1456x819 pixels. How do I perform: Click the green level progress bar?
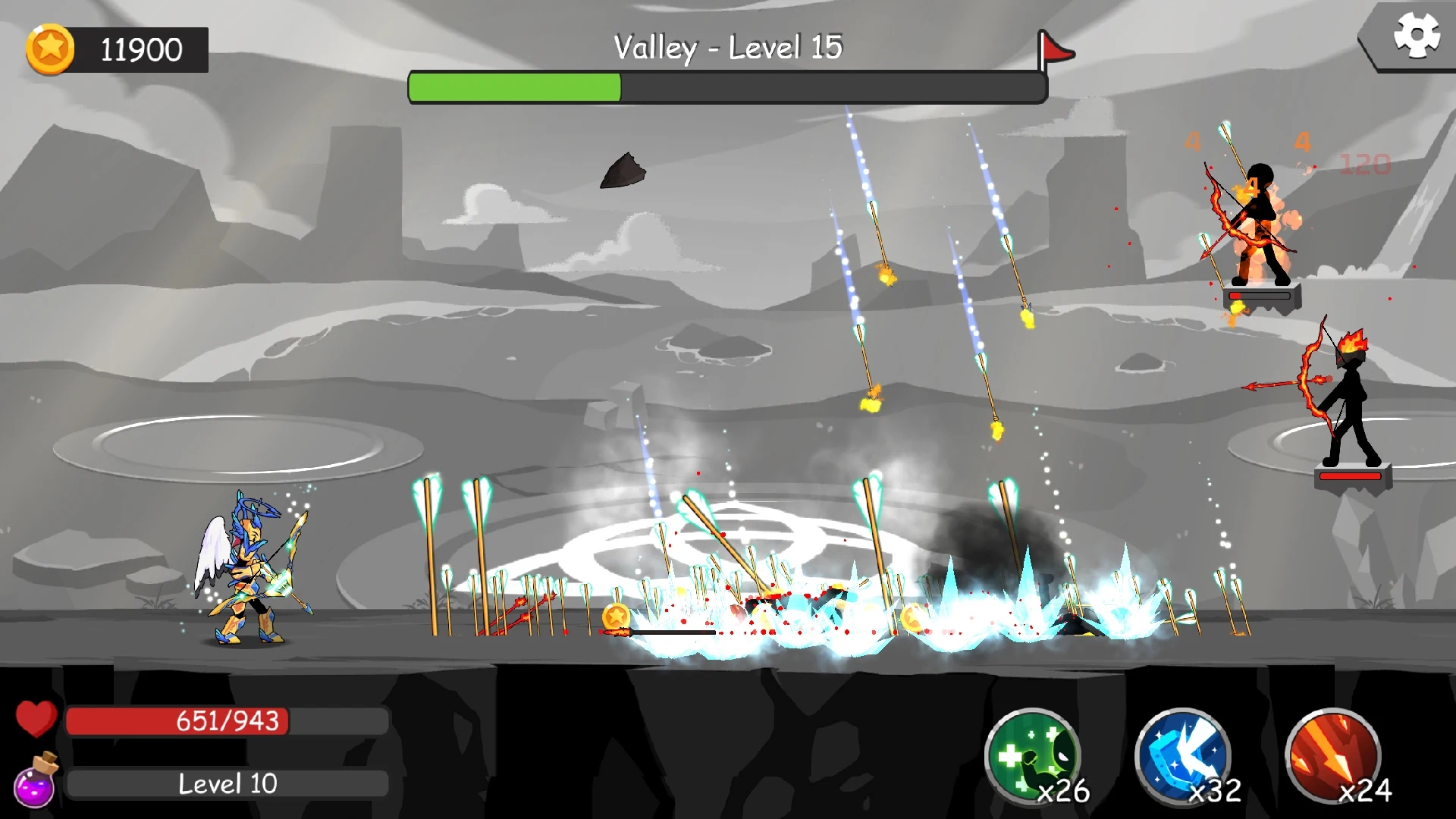[516, 87]
